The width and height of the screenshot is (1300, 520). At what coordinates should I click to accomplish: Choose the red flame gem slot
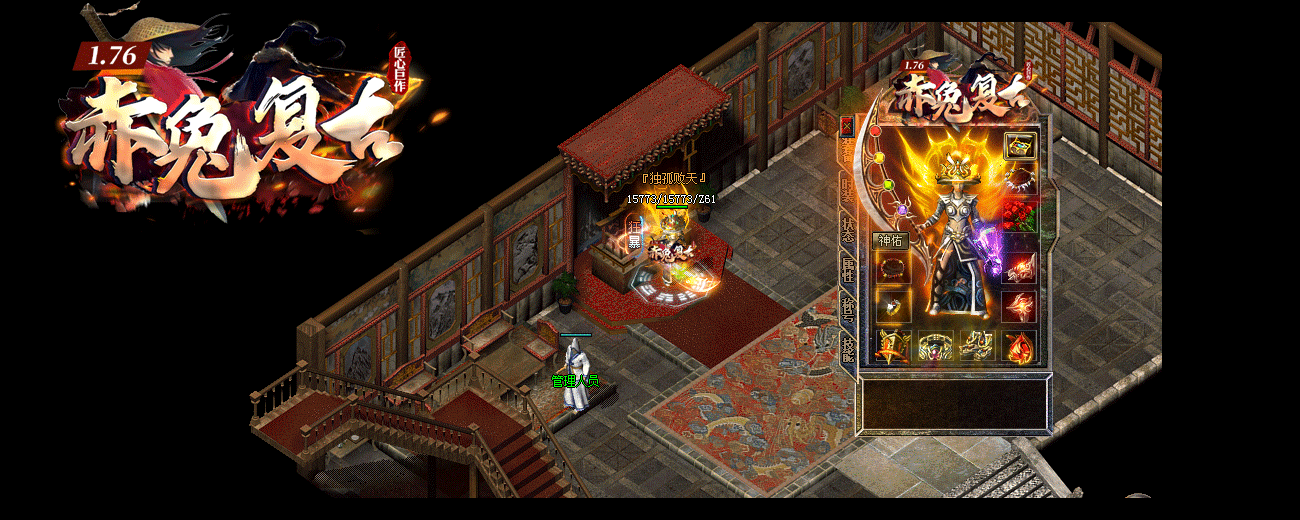click(1019, 344)
